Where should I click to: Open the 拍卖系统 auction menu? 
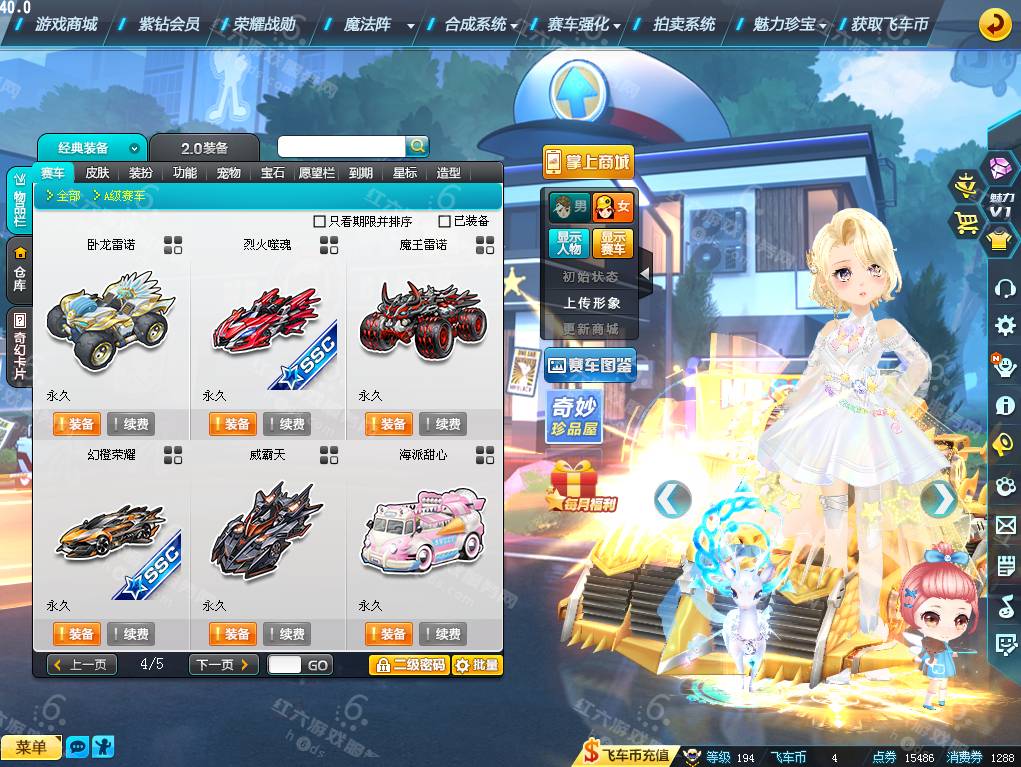[684, 24]
